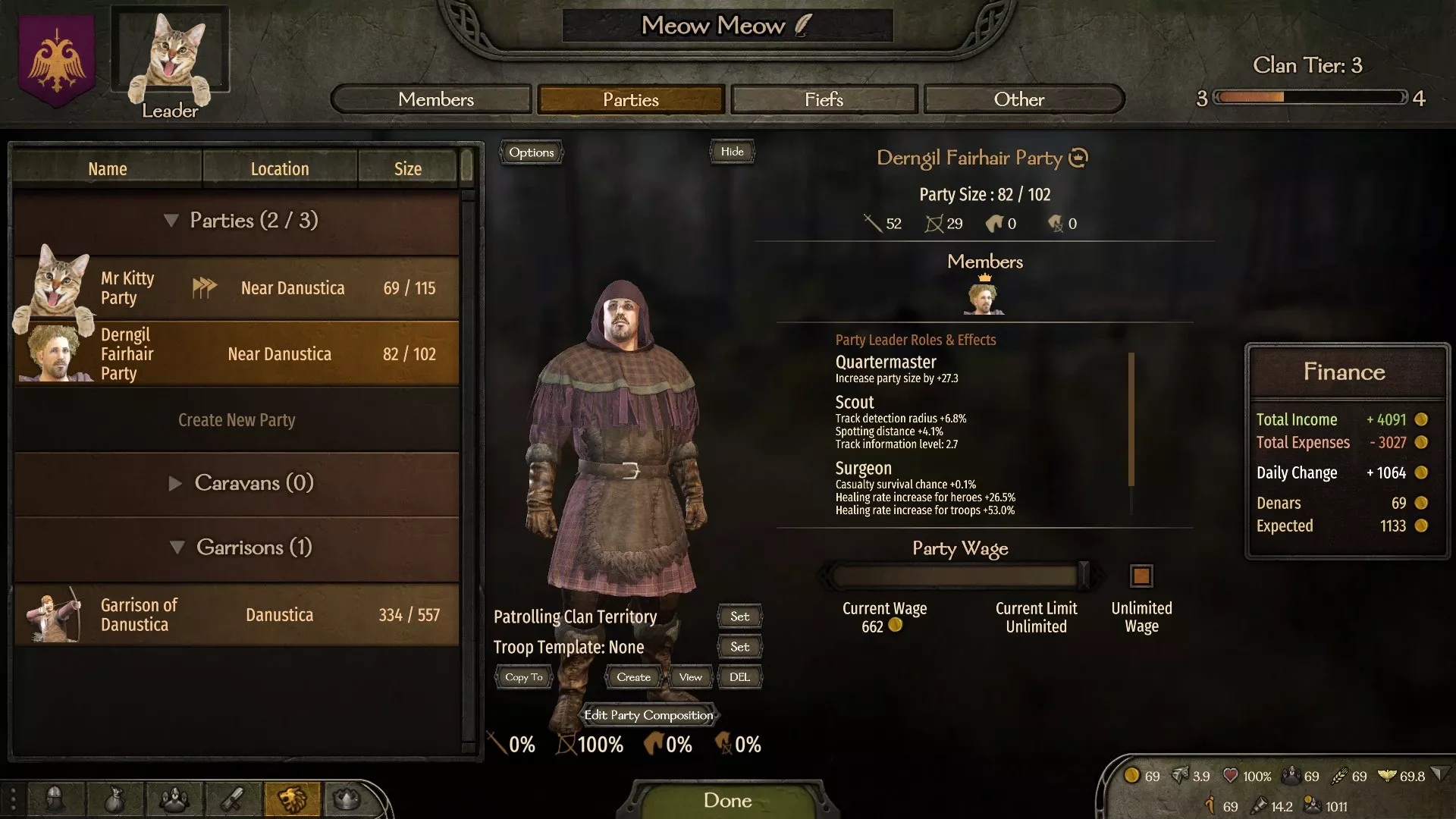Select the Other tab
This screenshot has width=1456, height=819.
coord(1018,99)
